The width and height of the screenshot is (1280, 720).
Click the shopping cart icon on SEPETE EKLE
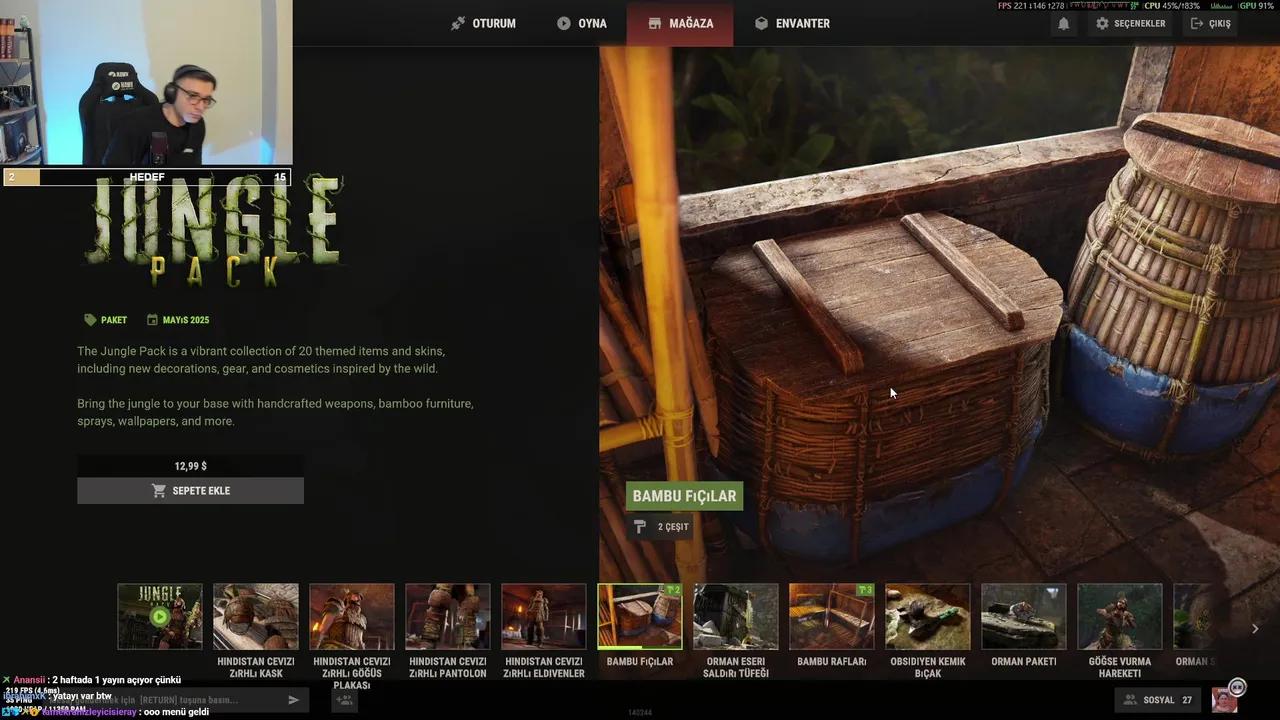(x=158, y=491)
